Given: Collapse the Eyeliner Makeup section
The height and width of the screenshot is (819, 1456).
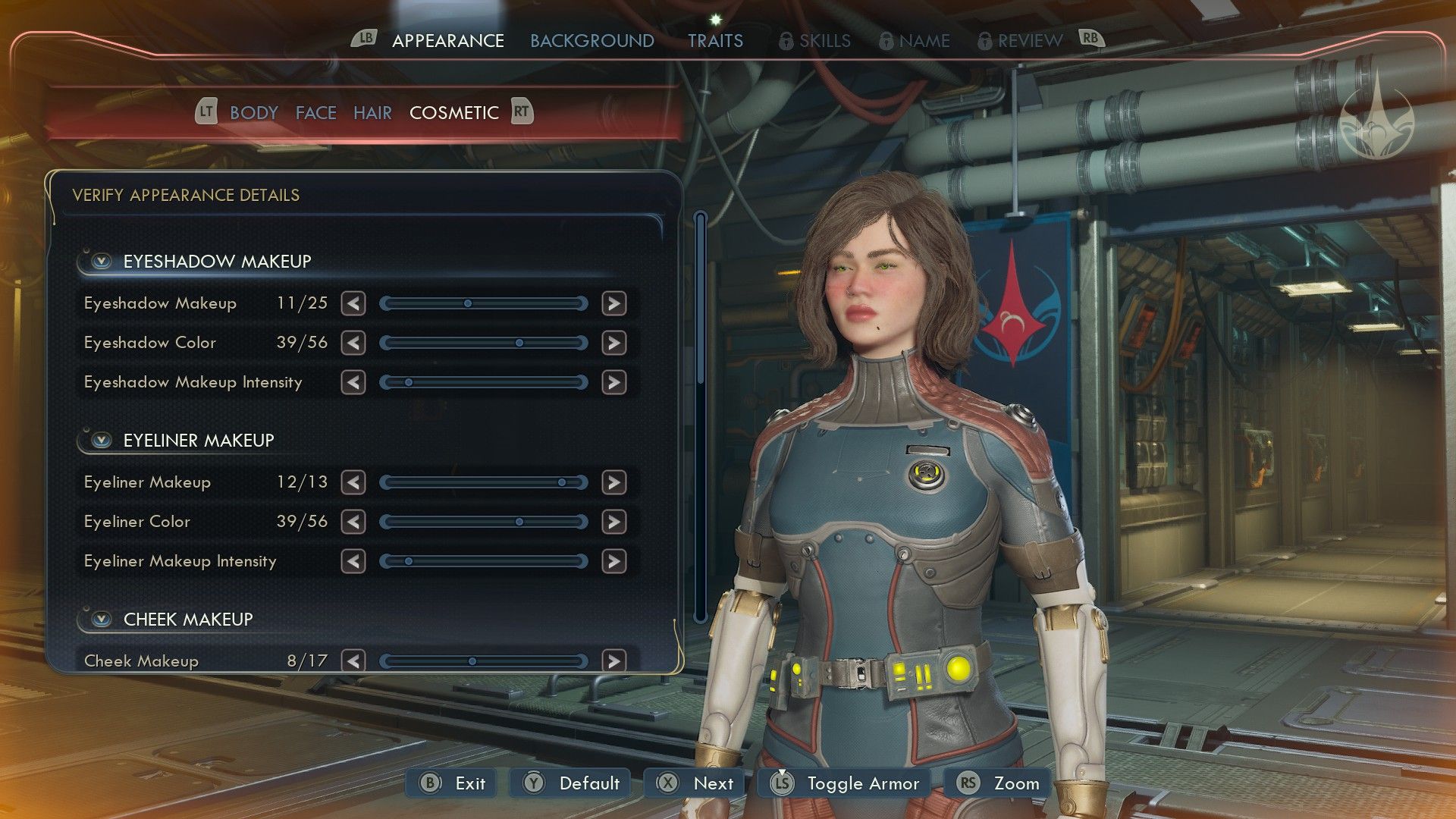Looking at the screenshot, I should pos(101,441).
